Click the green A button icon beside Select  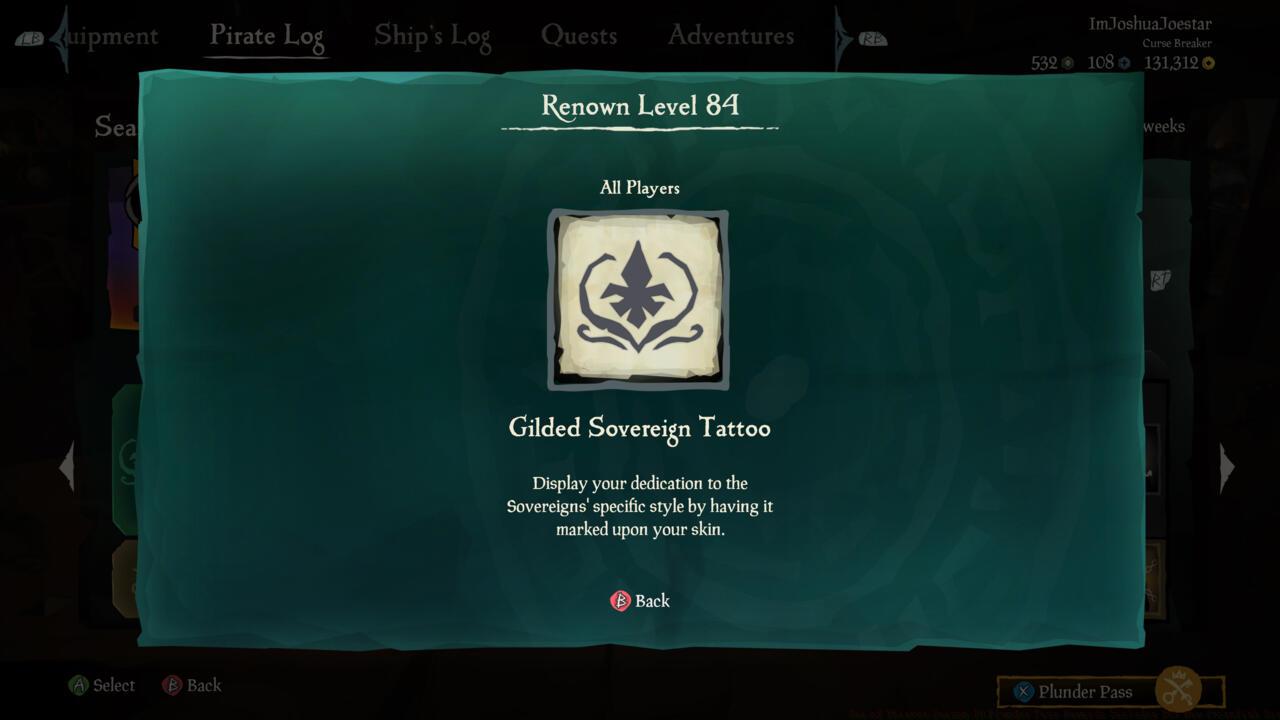click(77, 686)
